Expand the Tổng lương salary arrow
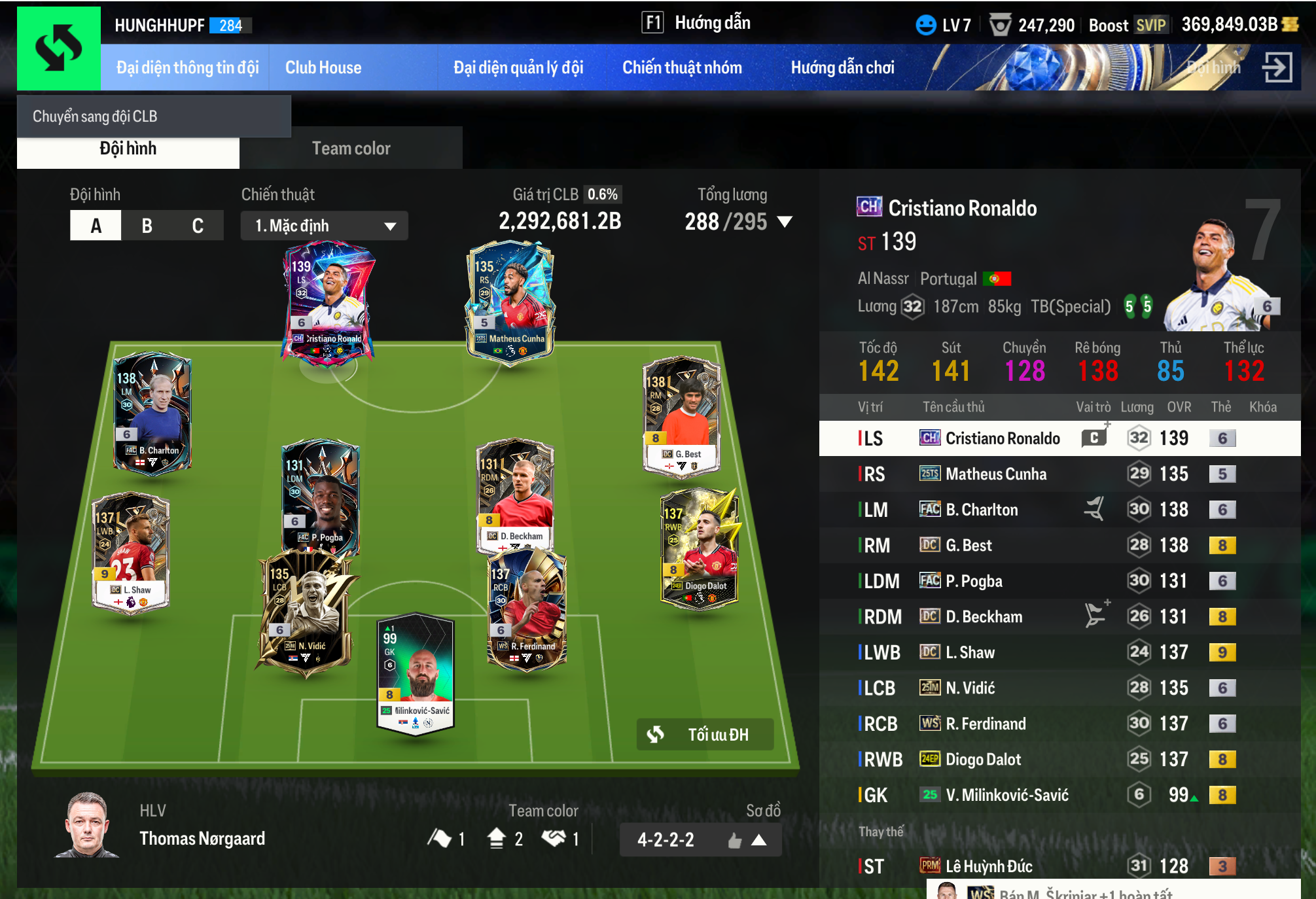 (x=785, y=222)
